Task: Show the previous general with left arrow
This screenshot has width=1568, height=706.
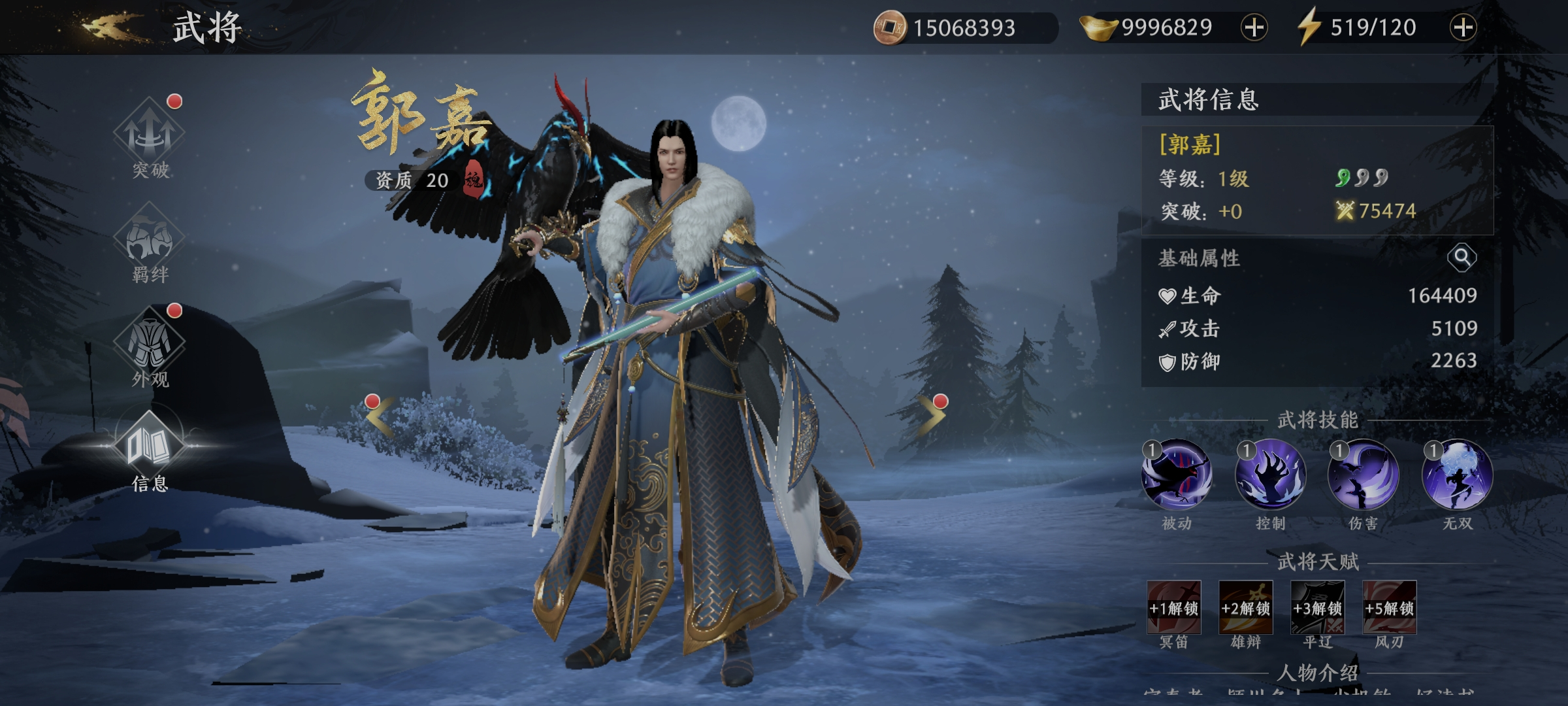Action: click(380, 416)
